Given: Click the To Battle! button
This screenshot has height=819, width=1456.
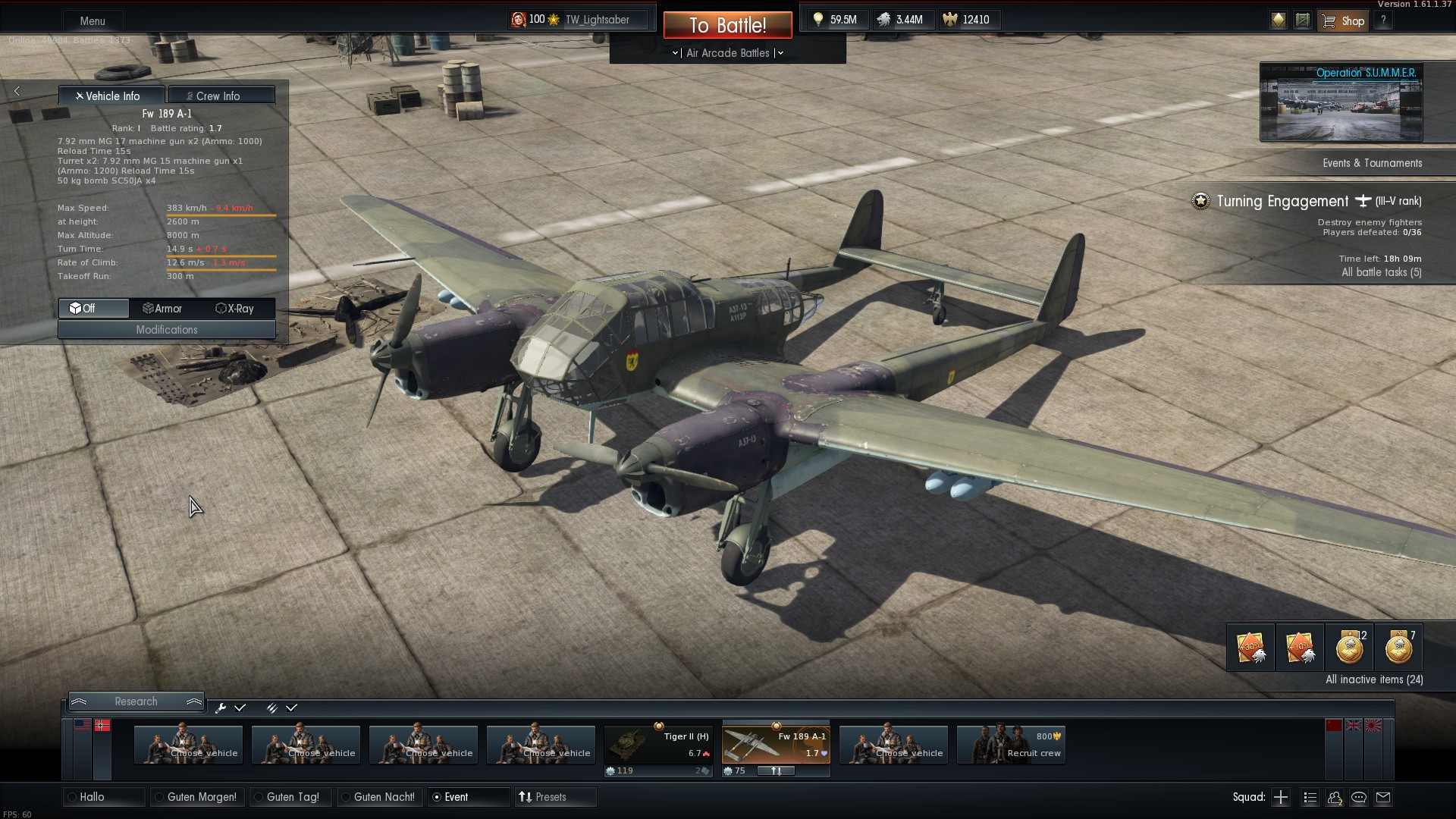Looking at the screenshot, I should [727, 25].
